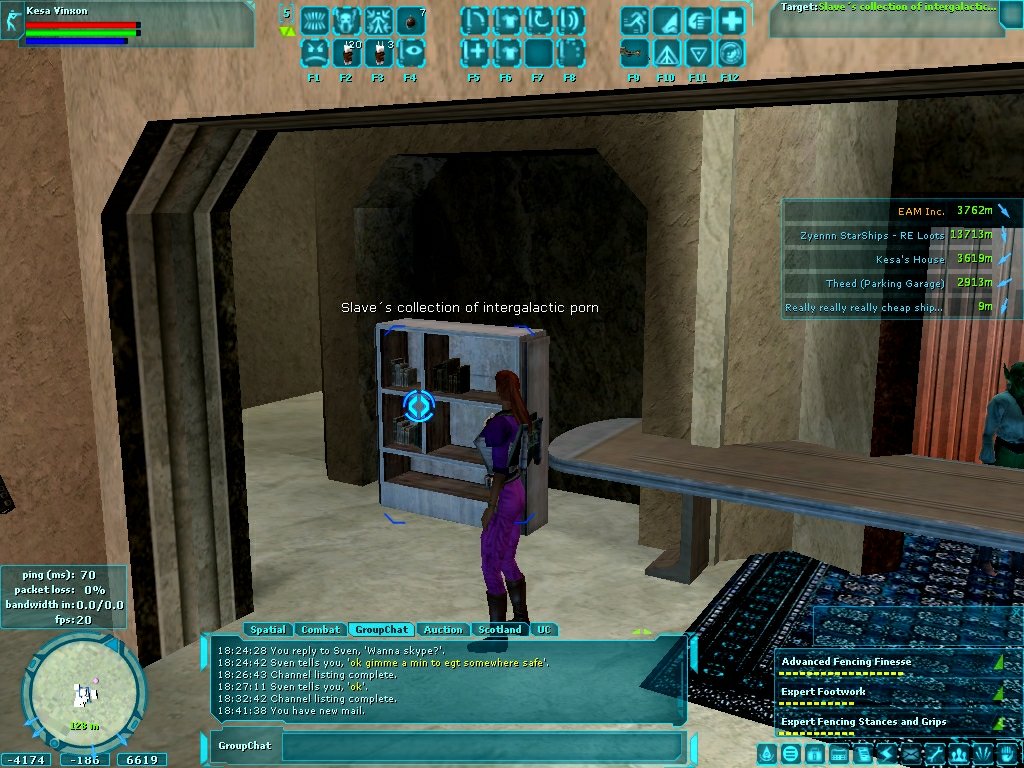
Task: Select the Theed (Parking Garage) waypoint
Action: tap(902, 284)
